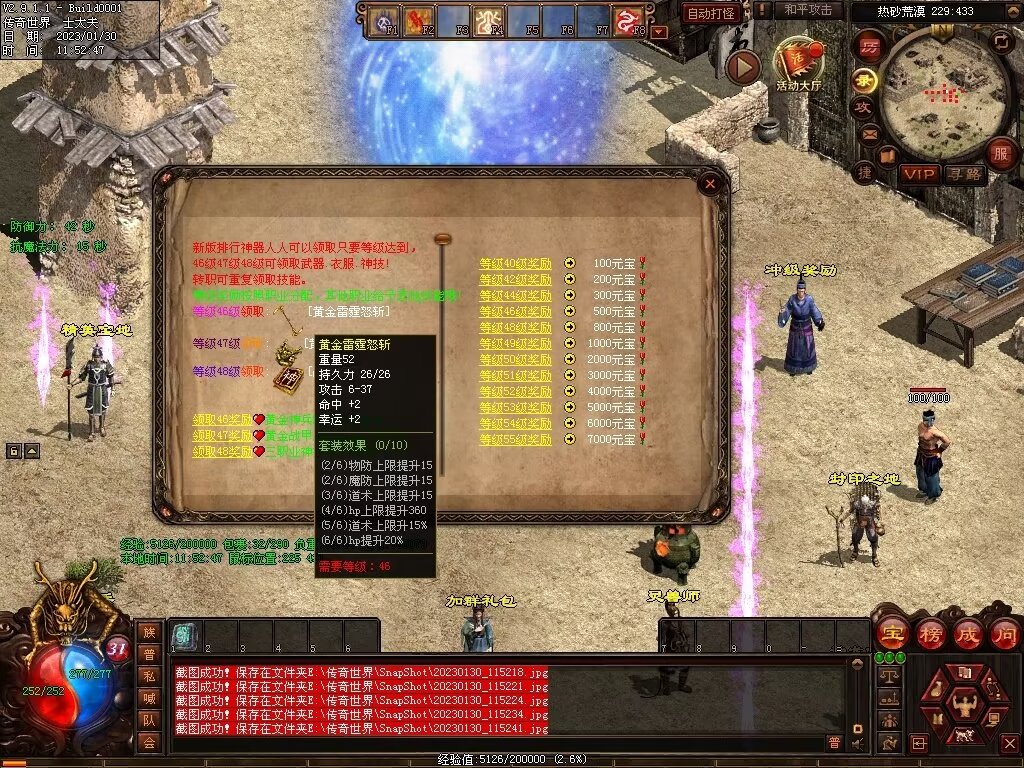Claim the level 46 reward with 500 ingots

click(x=515, y=312)
